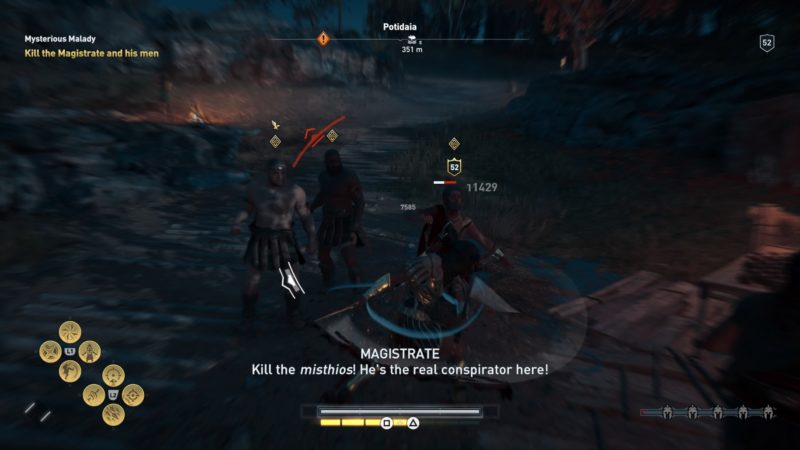
Task: Click the level 52 player badge
Action: click(767, 43)
